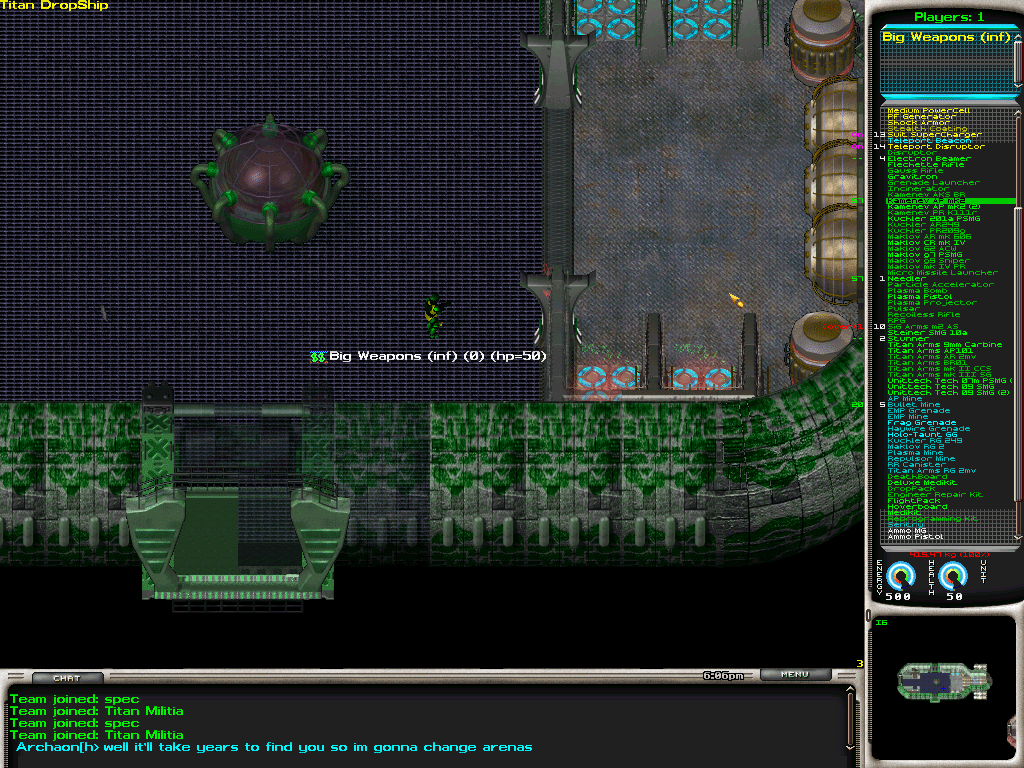
Task: Choose the Electron Beamer from the item list
Action: click(x=928, y=159)
